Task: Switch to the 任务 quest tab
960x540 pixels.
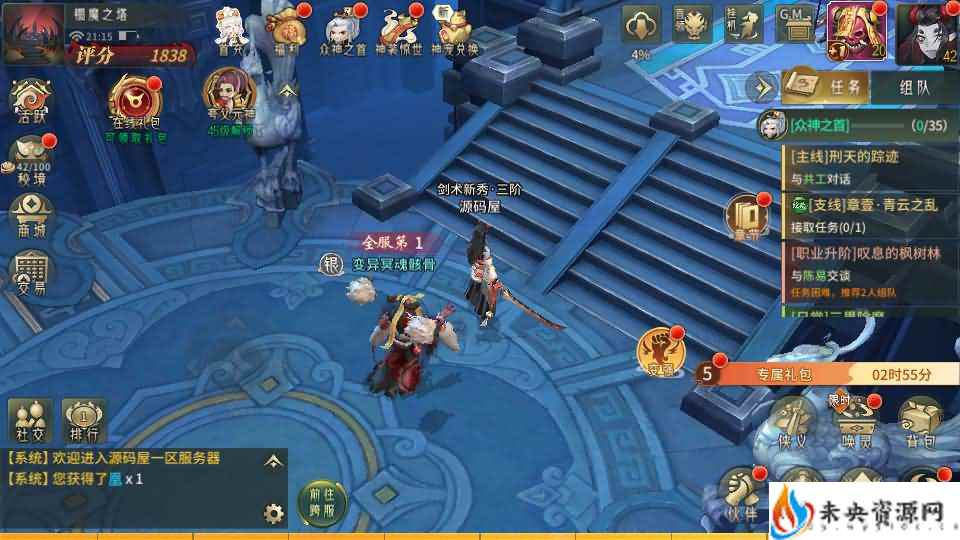Action: [x=826, y=87]
